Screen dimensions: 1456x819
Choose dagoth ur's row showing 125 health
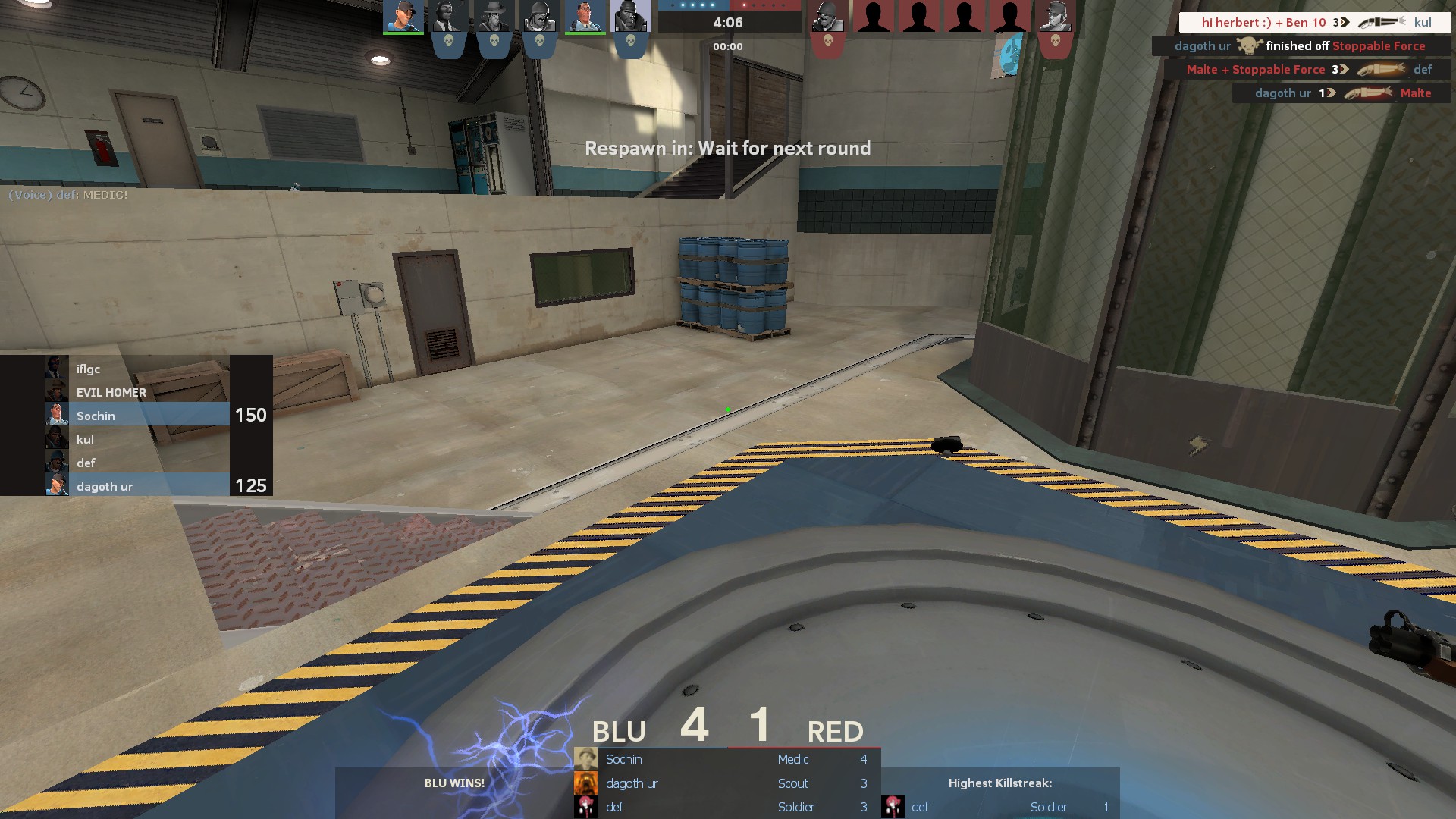pyautogui.click(x=136, y=486)
